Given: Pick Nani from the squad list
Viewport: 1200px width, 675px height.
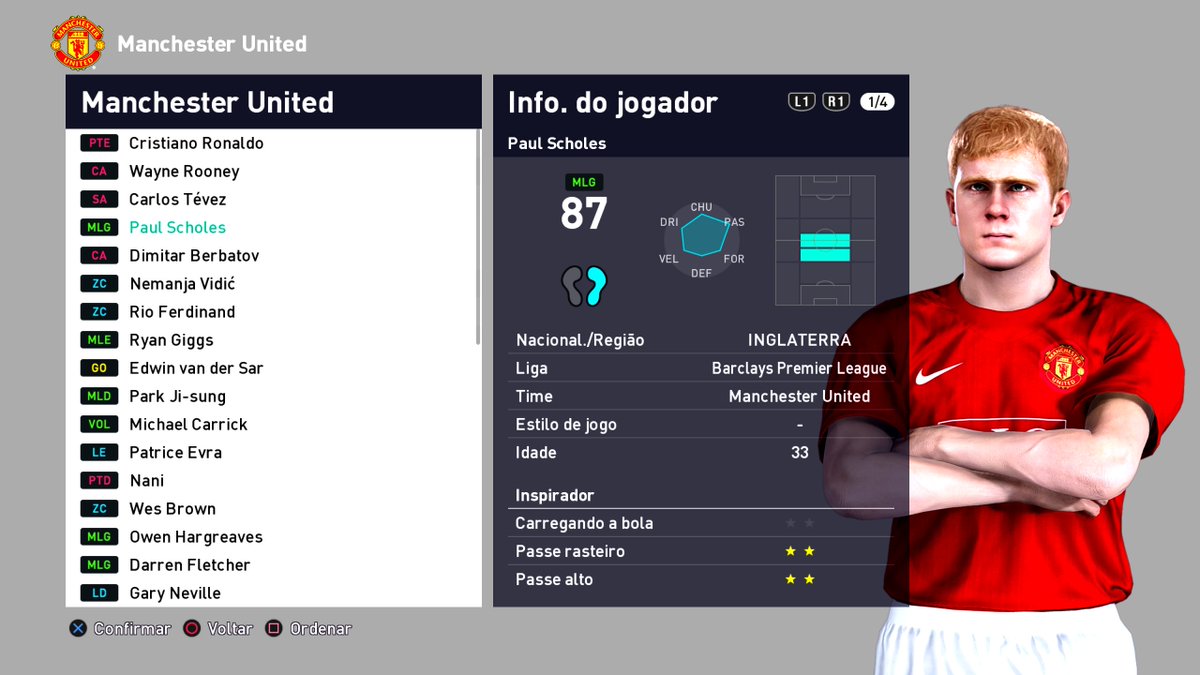Looking at the screenshot, I should pos(146,480).
